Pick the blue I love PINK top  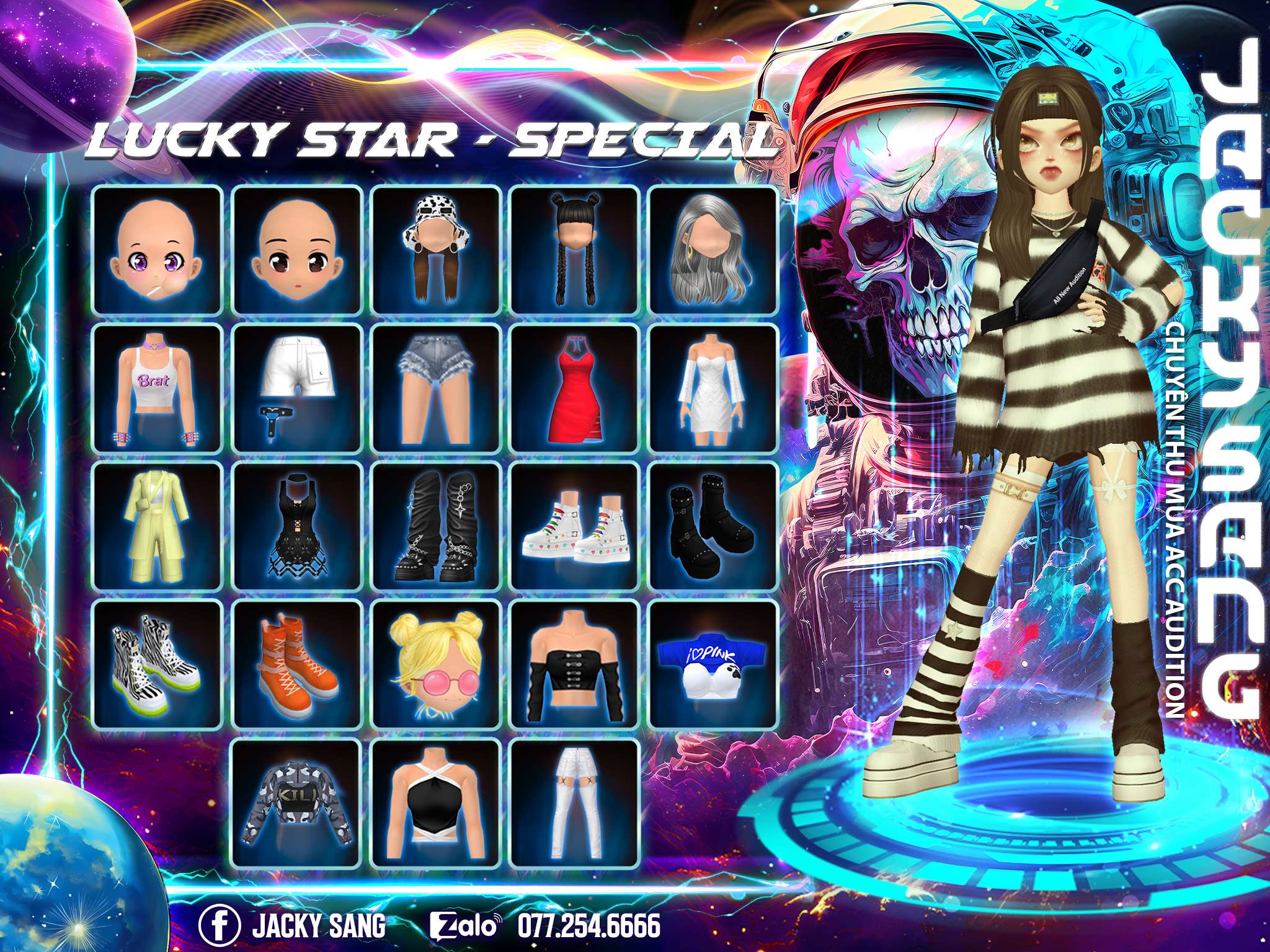(x=713, y=664)
